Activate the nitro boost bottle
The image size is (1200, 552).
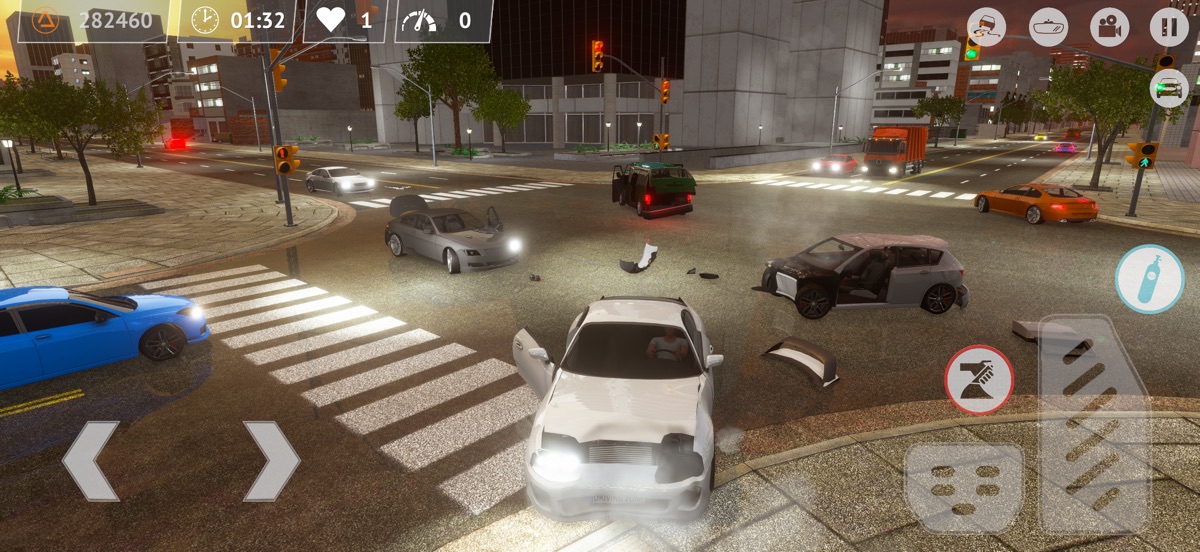[1150, 279]
